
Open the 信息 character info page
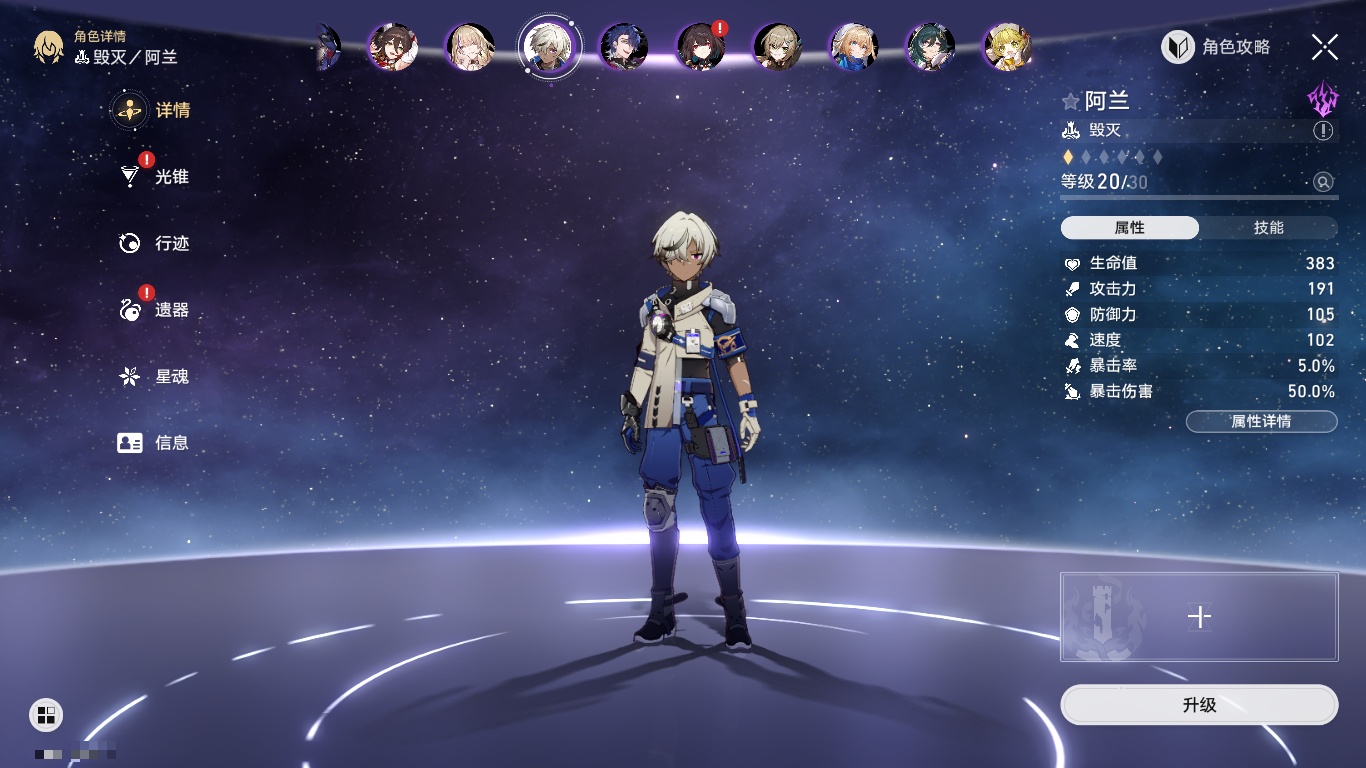(x=156, y=443)
